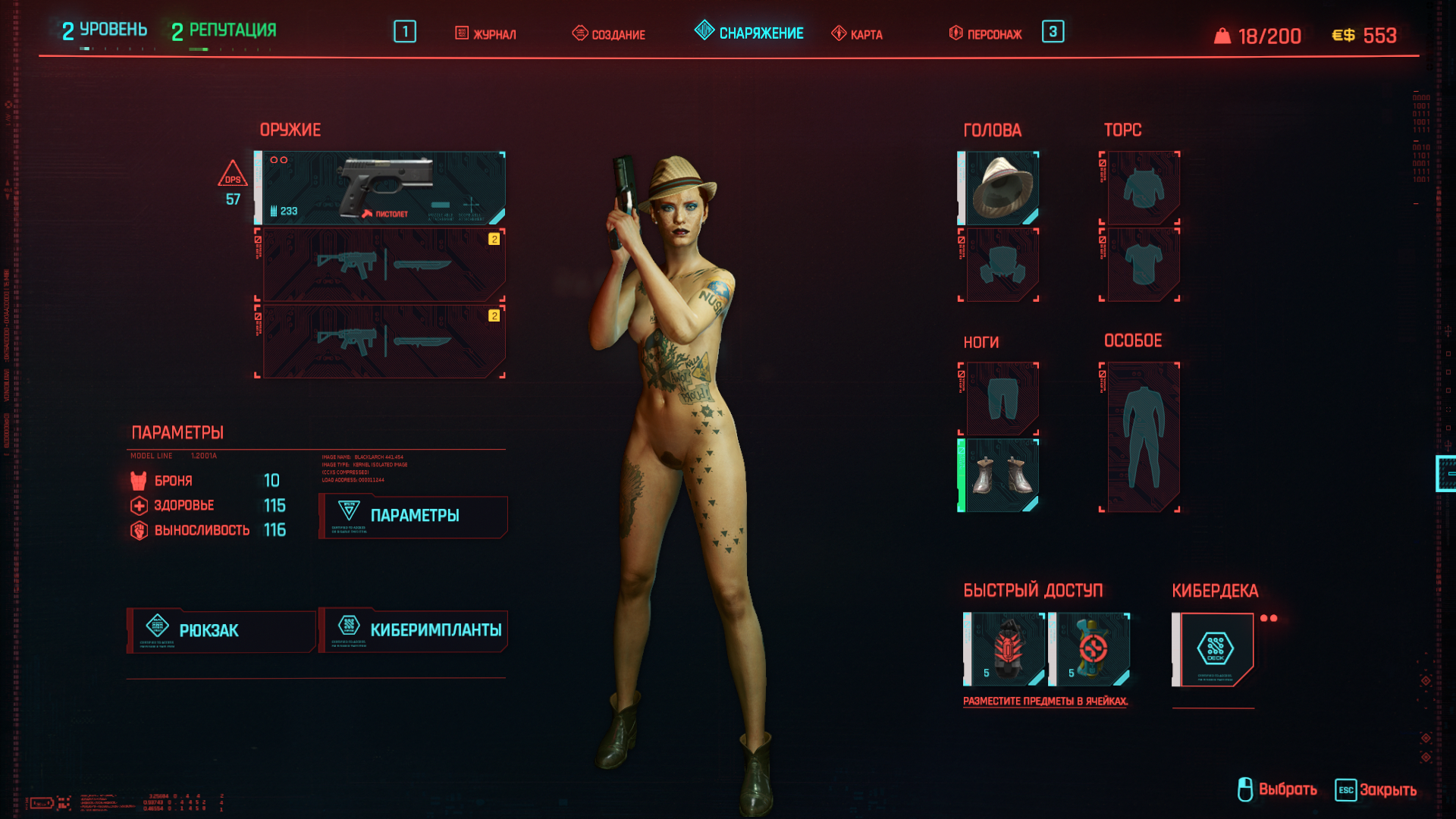The image size is (1456, 819).
Task: Select the Снаряжение tab
Action: coord(749,33)
